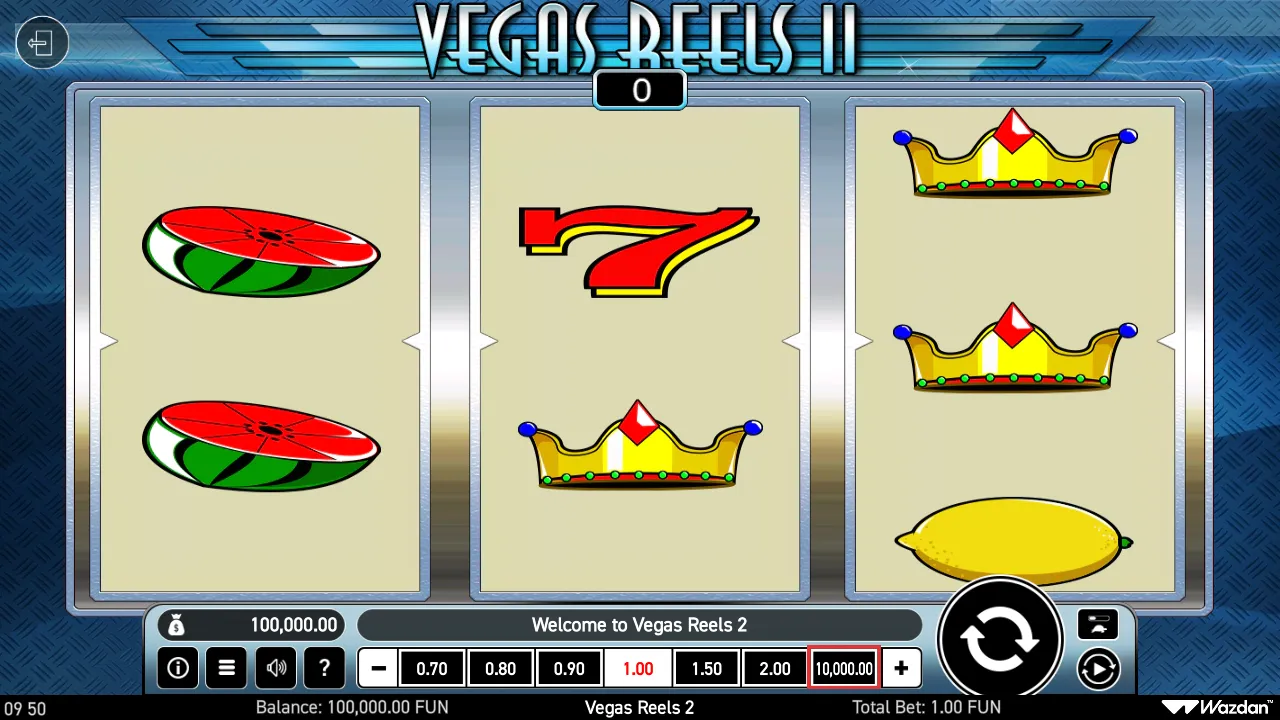Click the money bag balance icon

[x=177, y=624]
